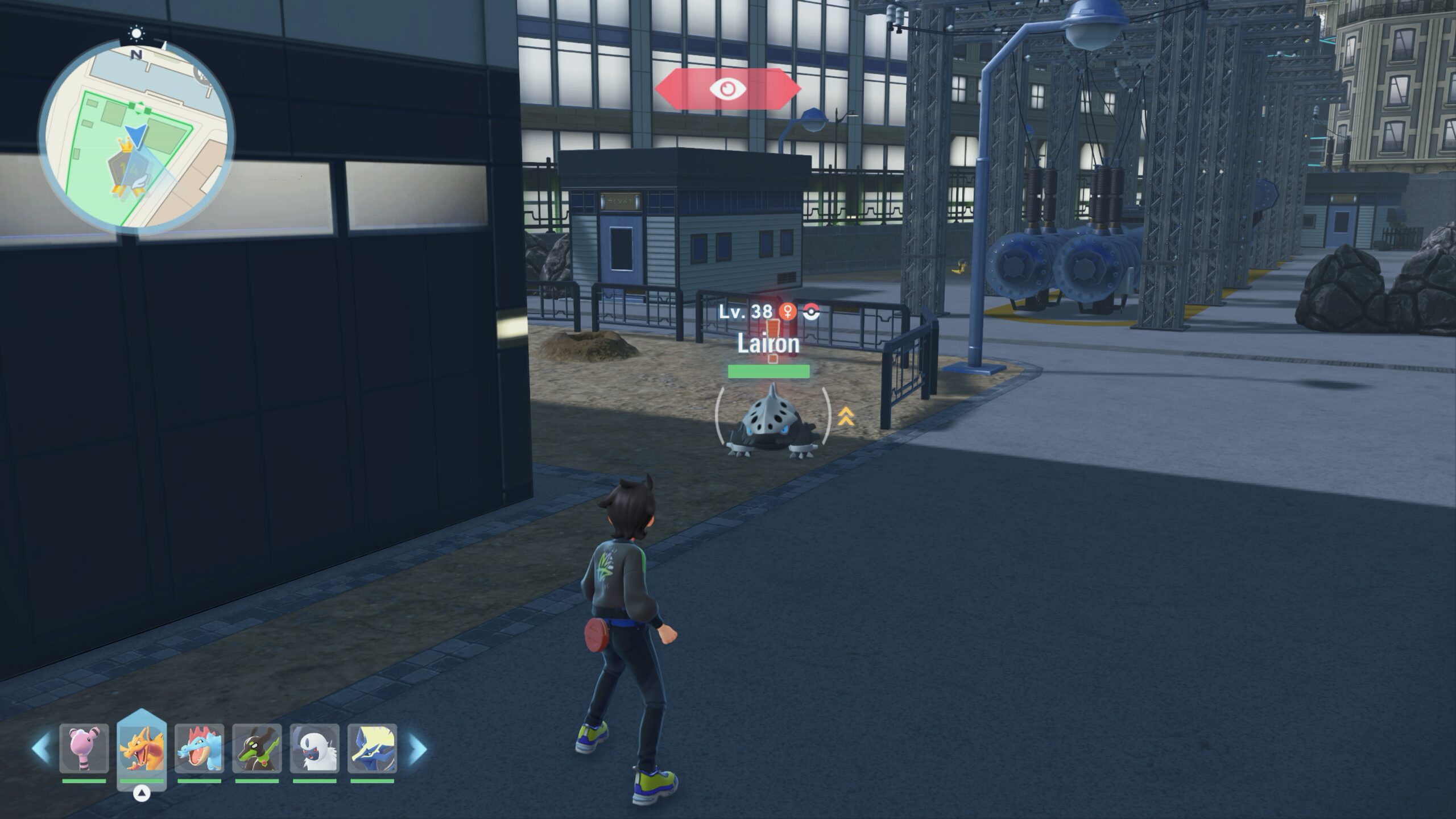Choose the blue and yellow Pokémon slot
Image resolution: width=1456 pixels, height=819 pixels.
(x=372, y=748)
